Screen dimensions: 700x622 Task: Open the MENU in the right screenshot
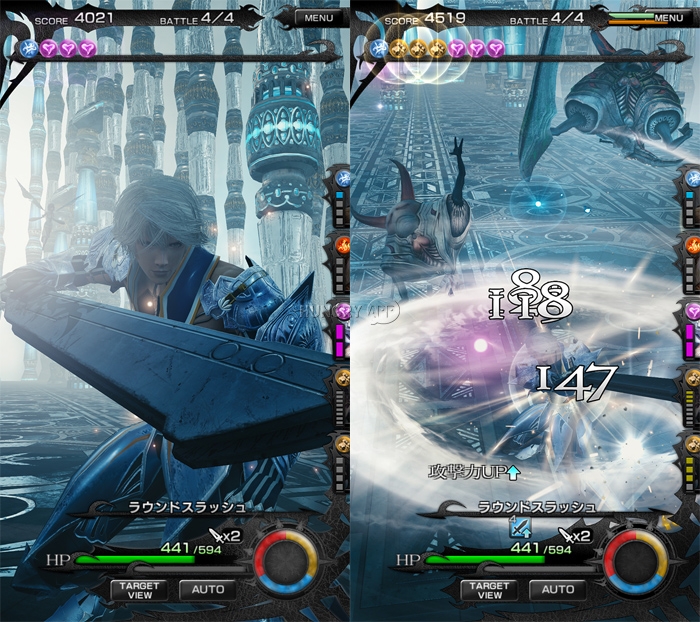669,18
